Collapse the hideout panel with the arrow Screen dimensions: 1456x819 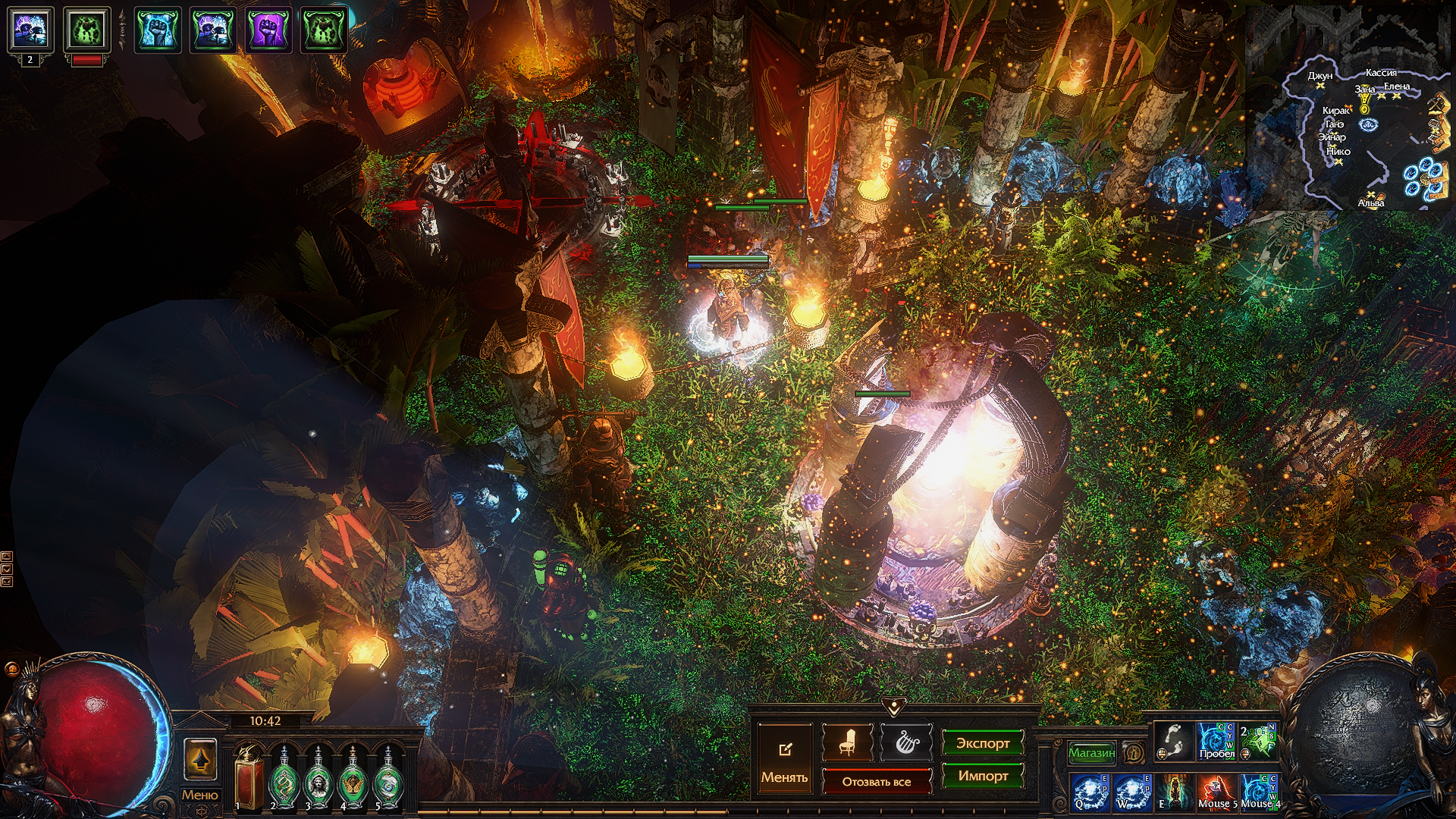[894, 707]
